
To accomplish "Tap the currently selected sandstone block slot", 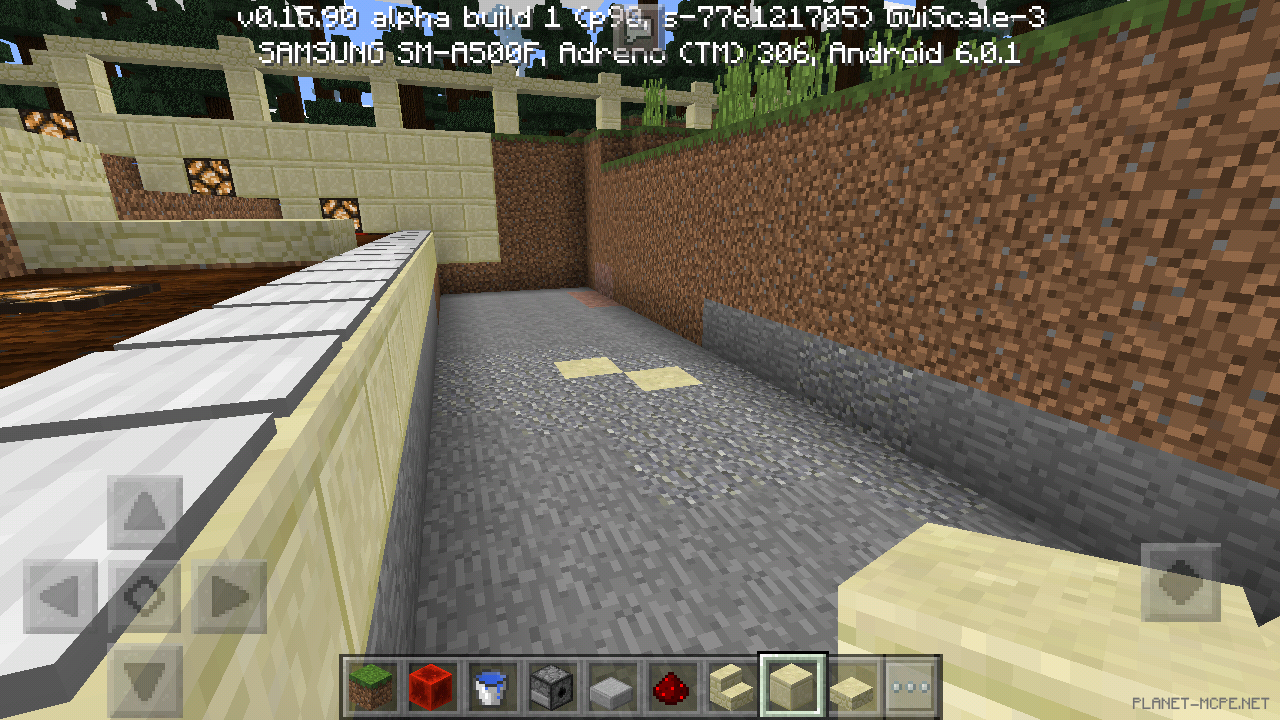I will (x=790, y=685).
